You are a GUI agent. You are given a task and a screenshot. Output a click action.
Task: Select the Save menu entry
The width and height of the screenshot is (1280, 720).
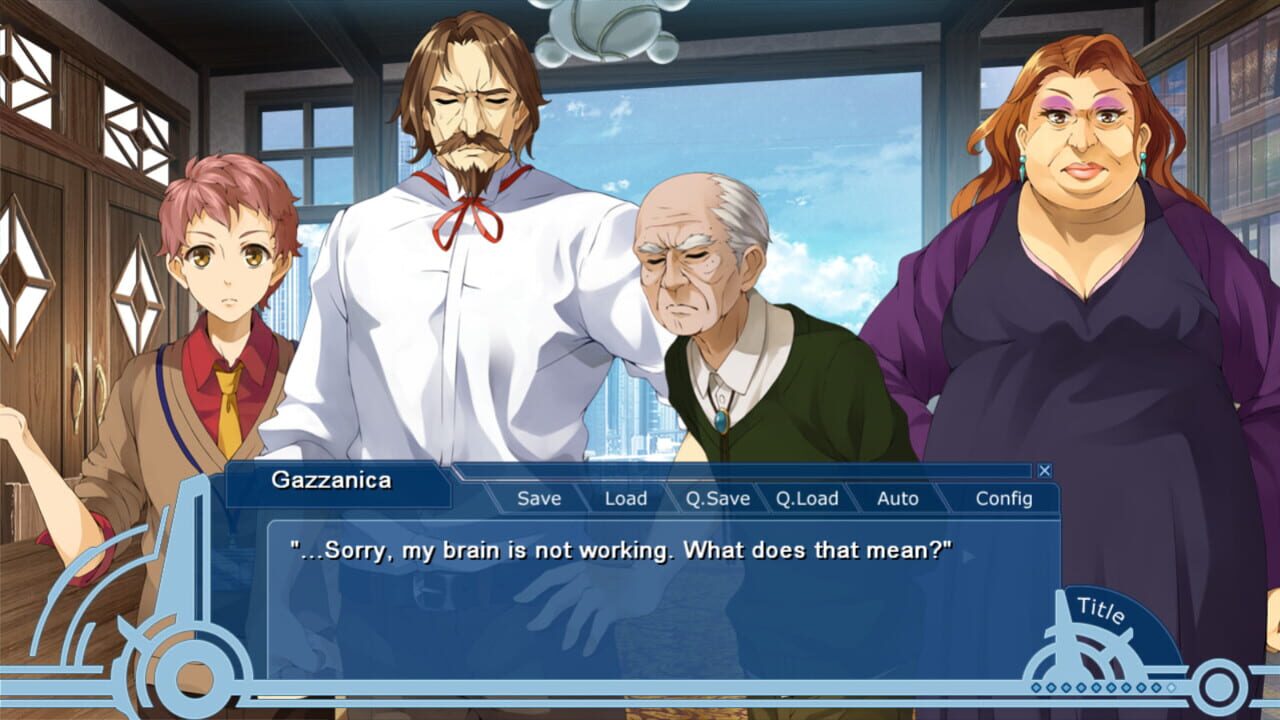coord(538,498)
